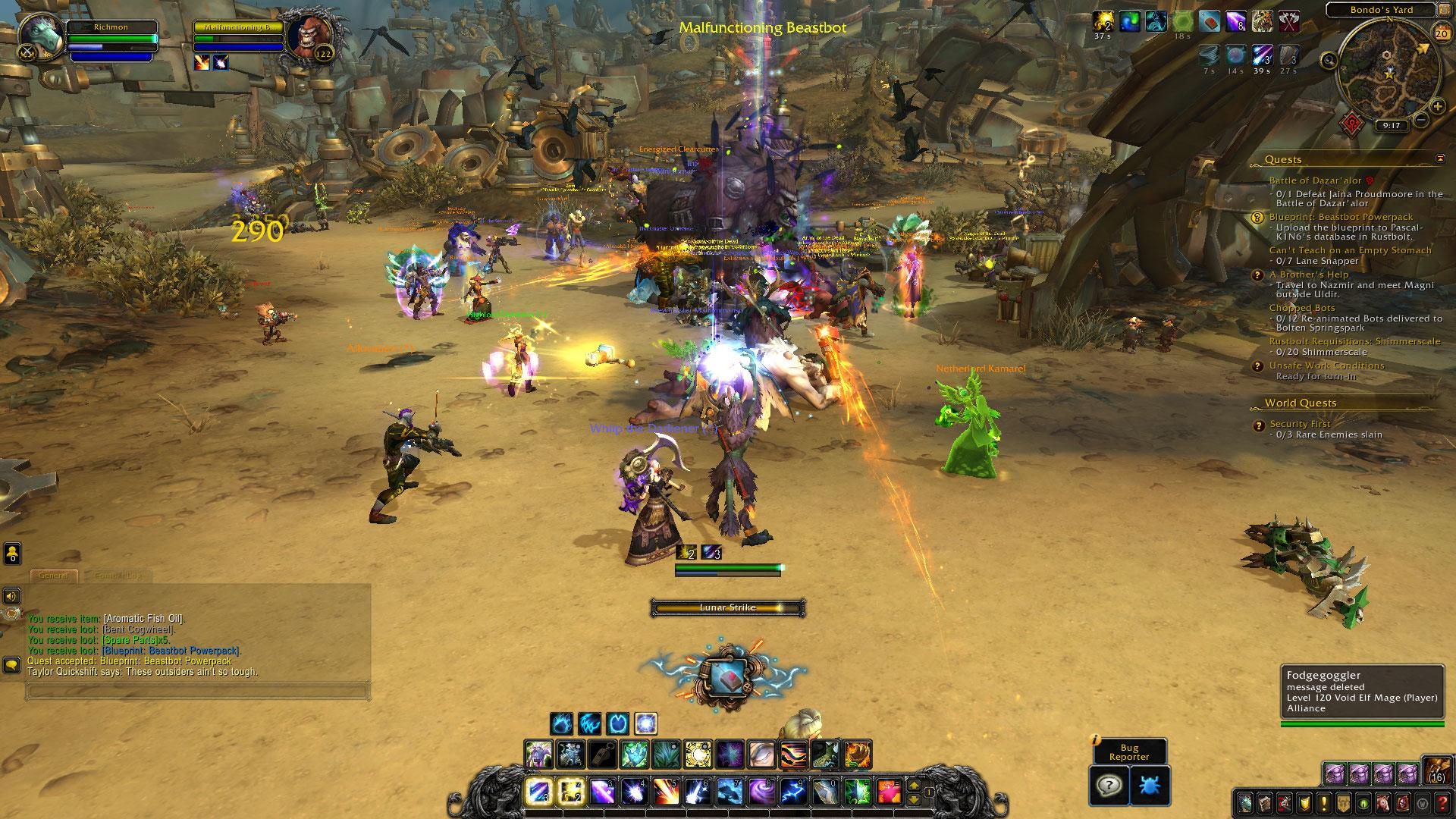Screen dimensions: 1456x819
Task: Collapse the Quests objective tracker
Action: tap(1440, 159)
